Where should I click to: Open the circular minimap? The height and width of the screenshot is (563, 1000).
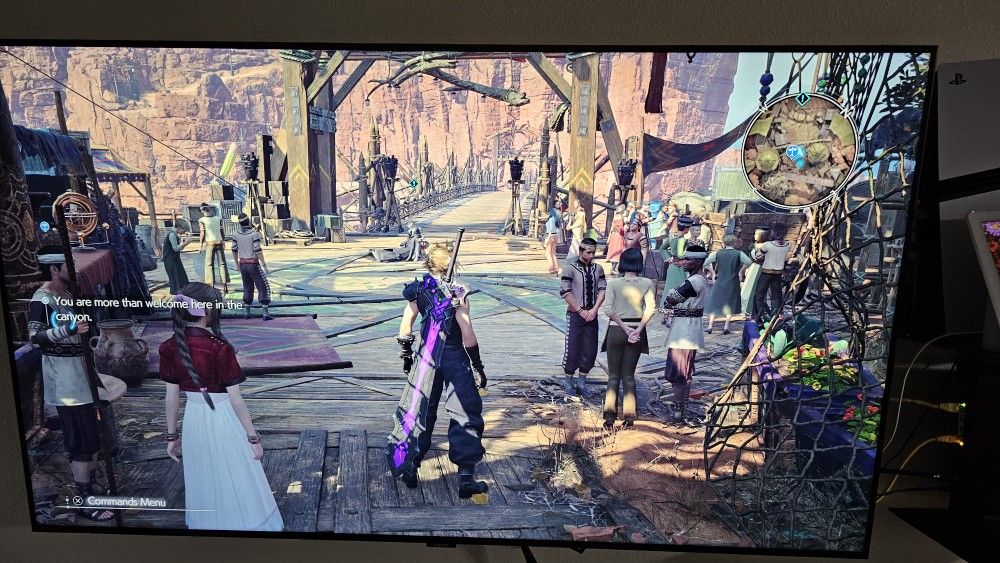pos(799,148)
